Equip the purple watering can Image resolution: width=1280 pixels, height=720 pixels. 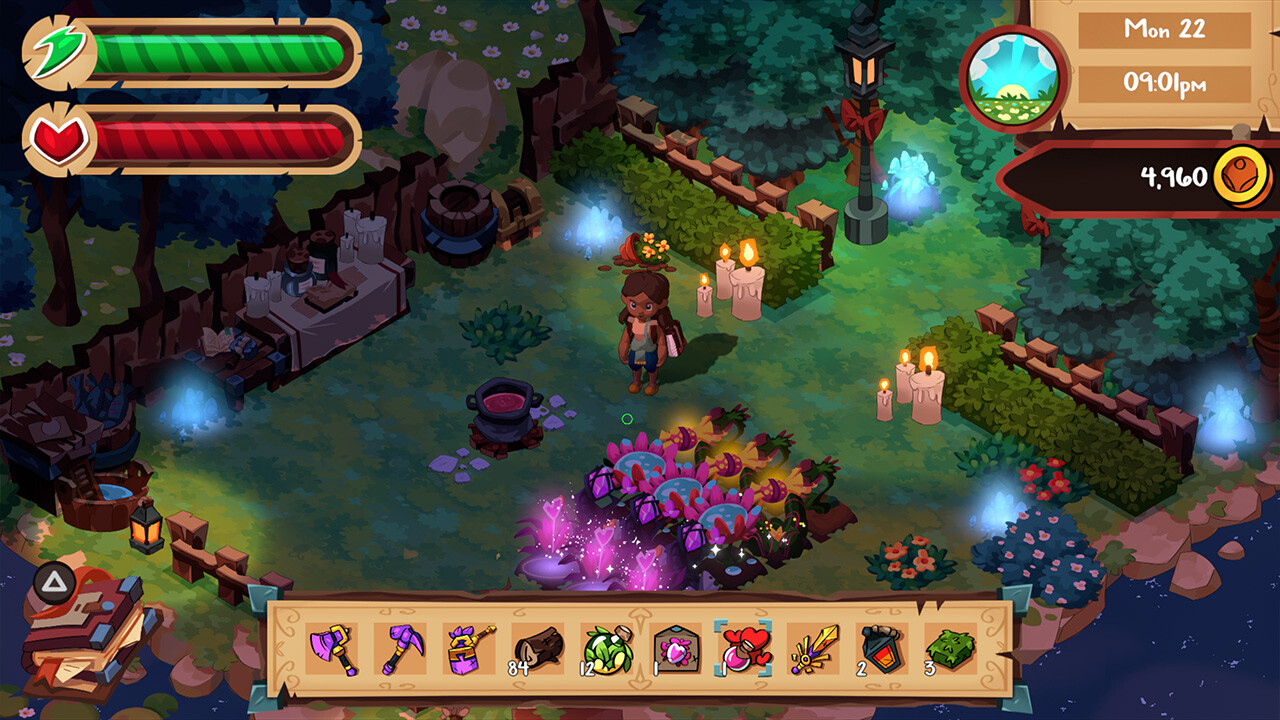point(469,650)
